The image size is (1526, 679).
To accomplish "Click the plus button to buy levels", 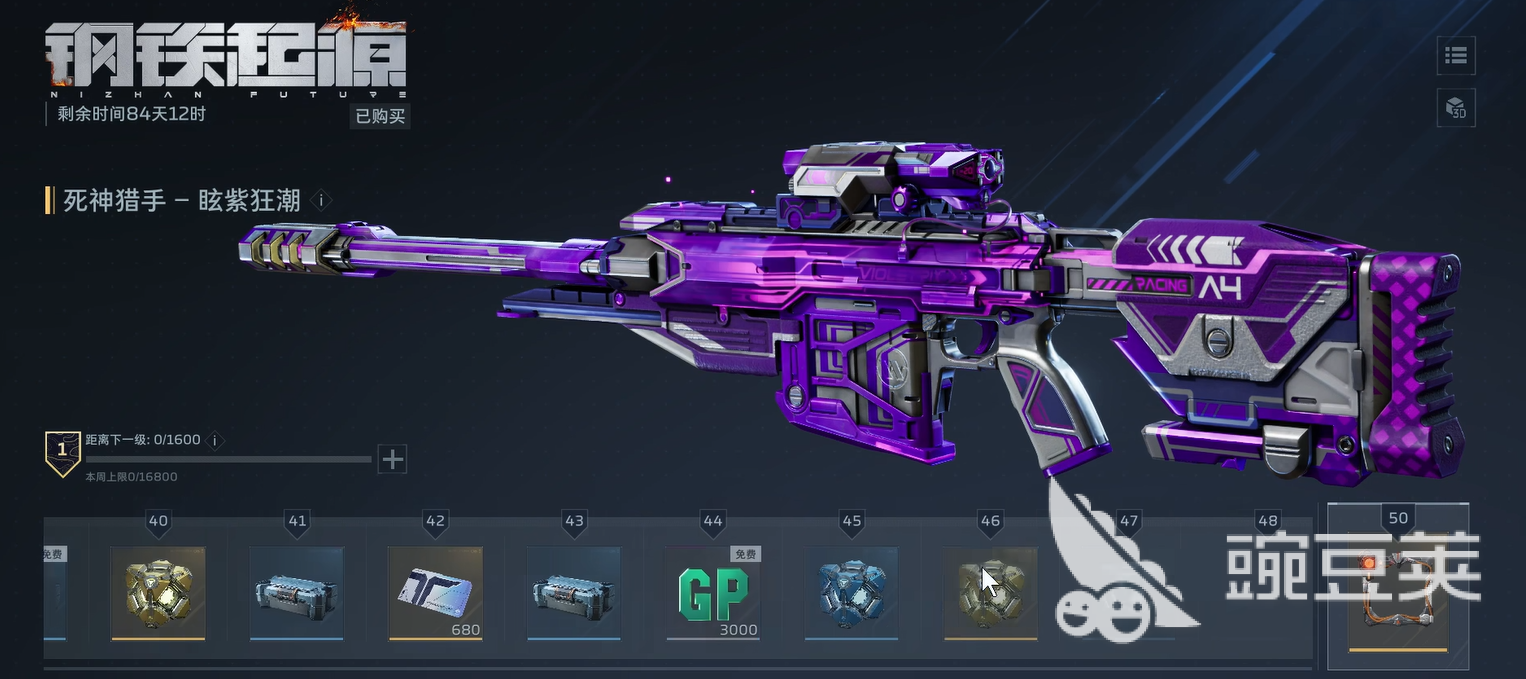I will tap(393, 459).
